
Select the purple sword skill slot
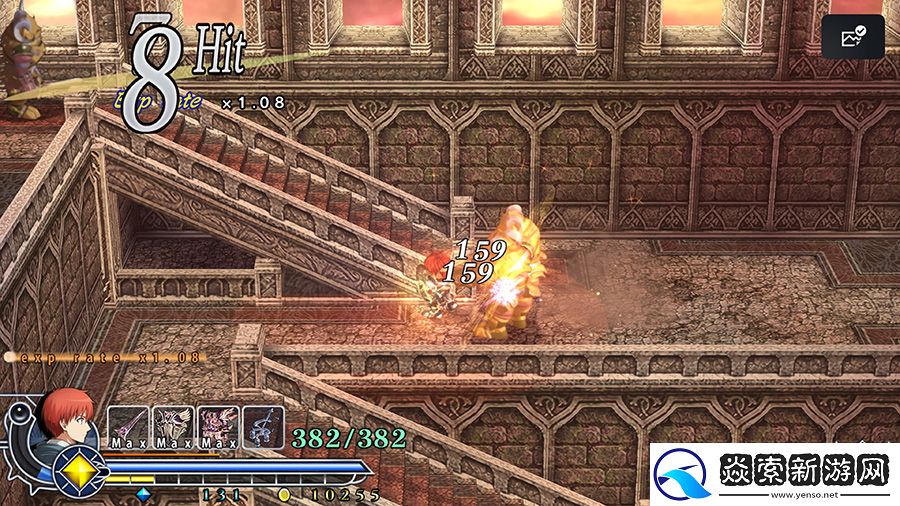click(x=128, y=425)
